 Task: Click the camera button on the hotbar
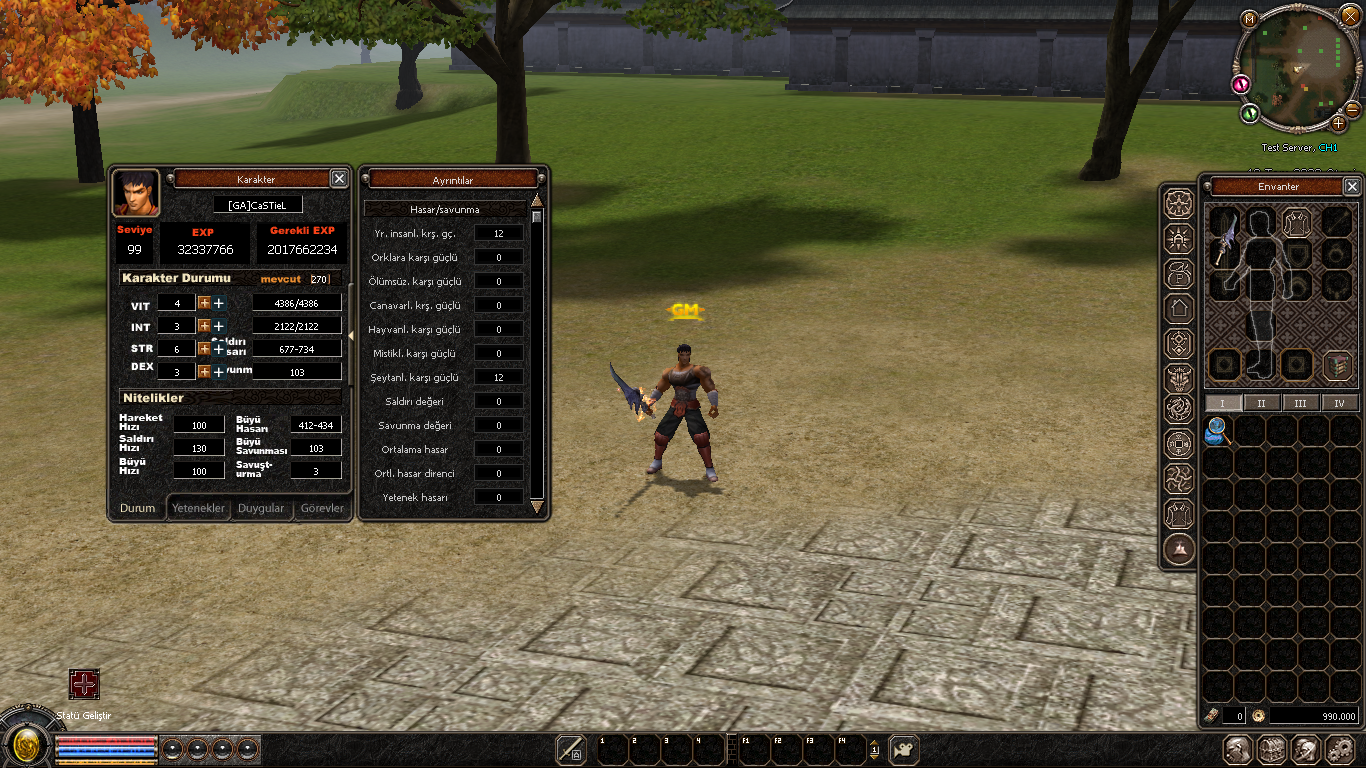click(904, 749)
